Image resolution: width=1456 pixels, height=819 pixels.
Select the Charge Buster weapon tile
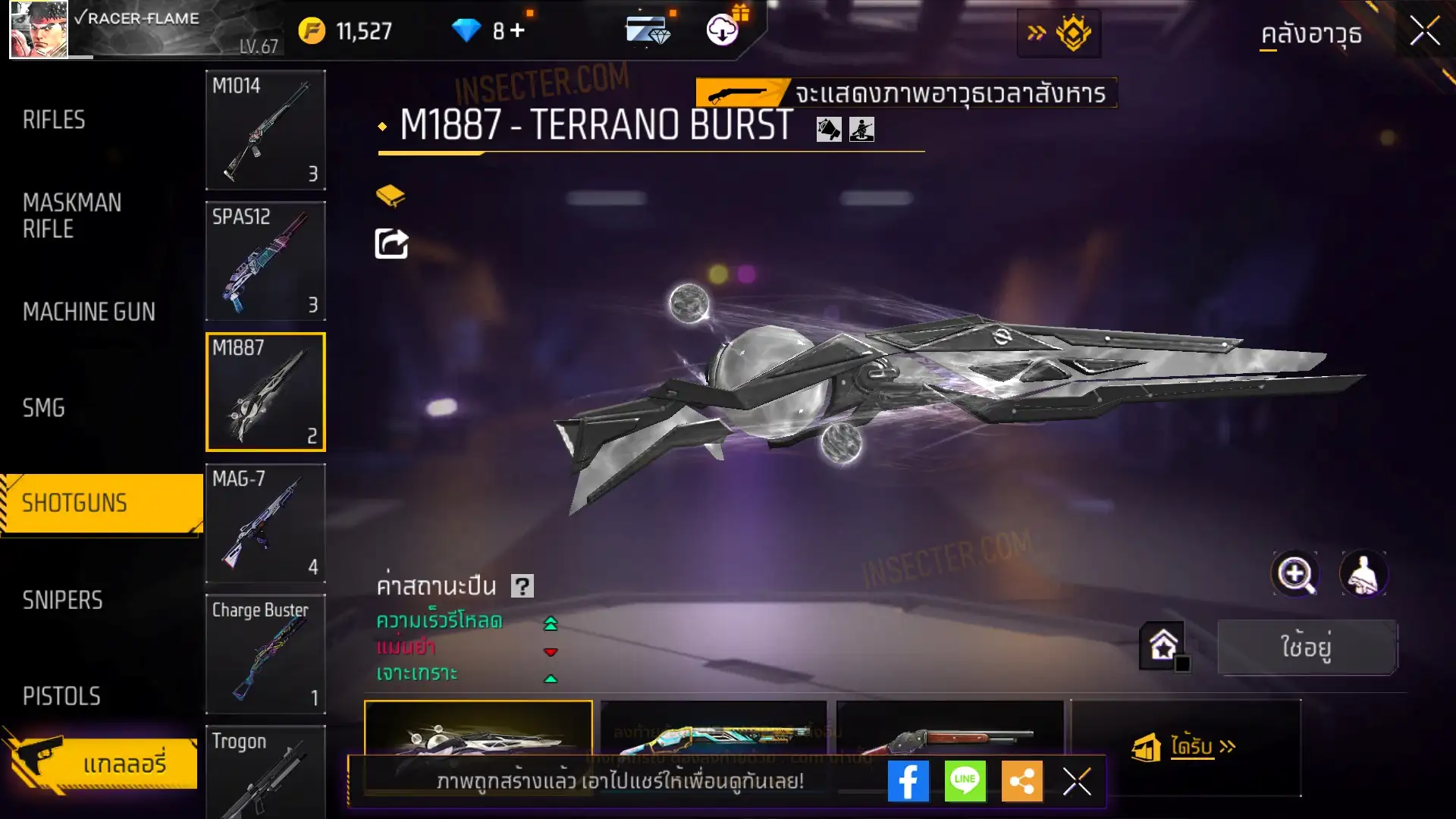[265, 654]
